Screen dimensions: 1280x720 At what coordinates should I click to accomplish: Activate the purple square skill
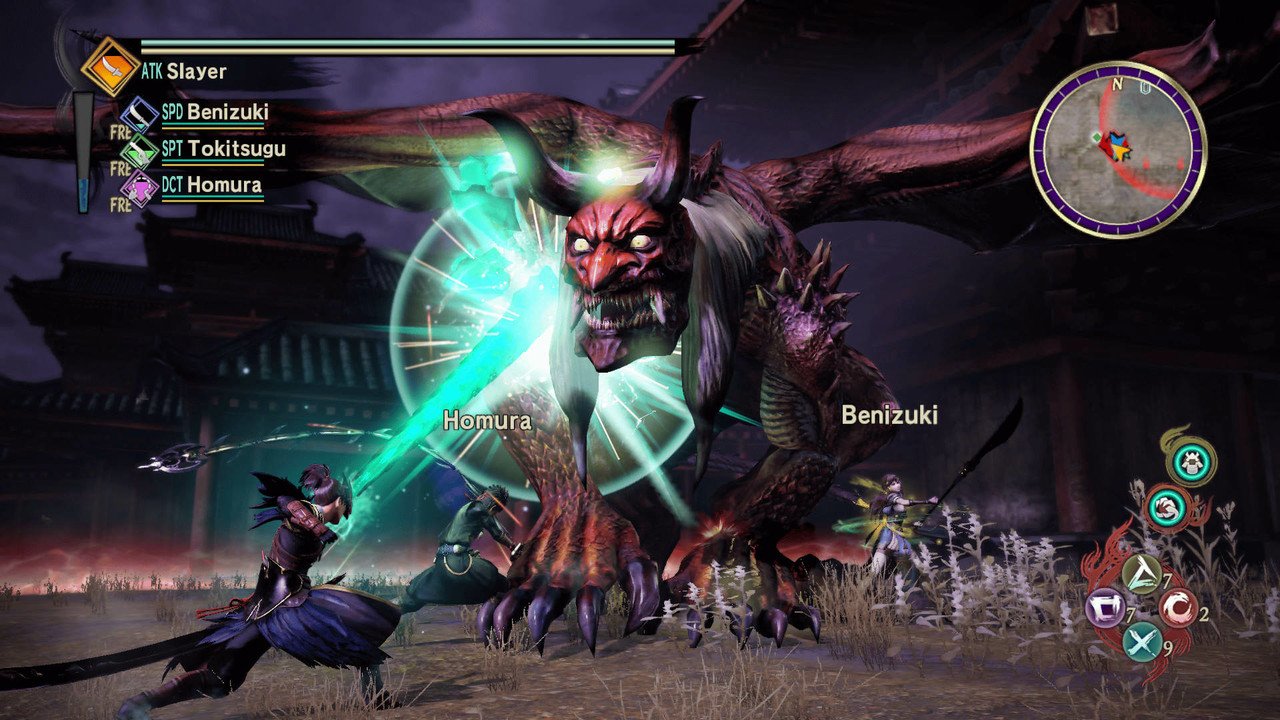pyautogui.click(x=1106, y=609)
